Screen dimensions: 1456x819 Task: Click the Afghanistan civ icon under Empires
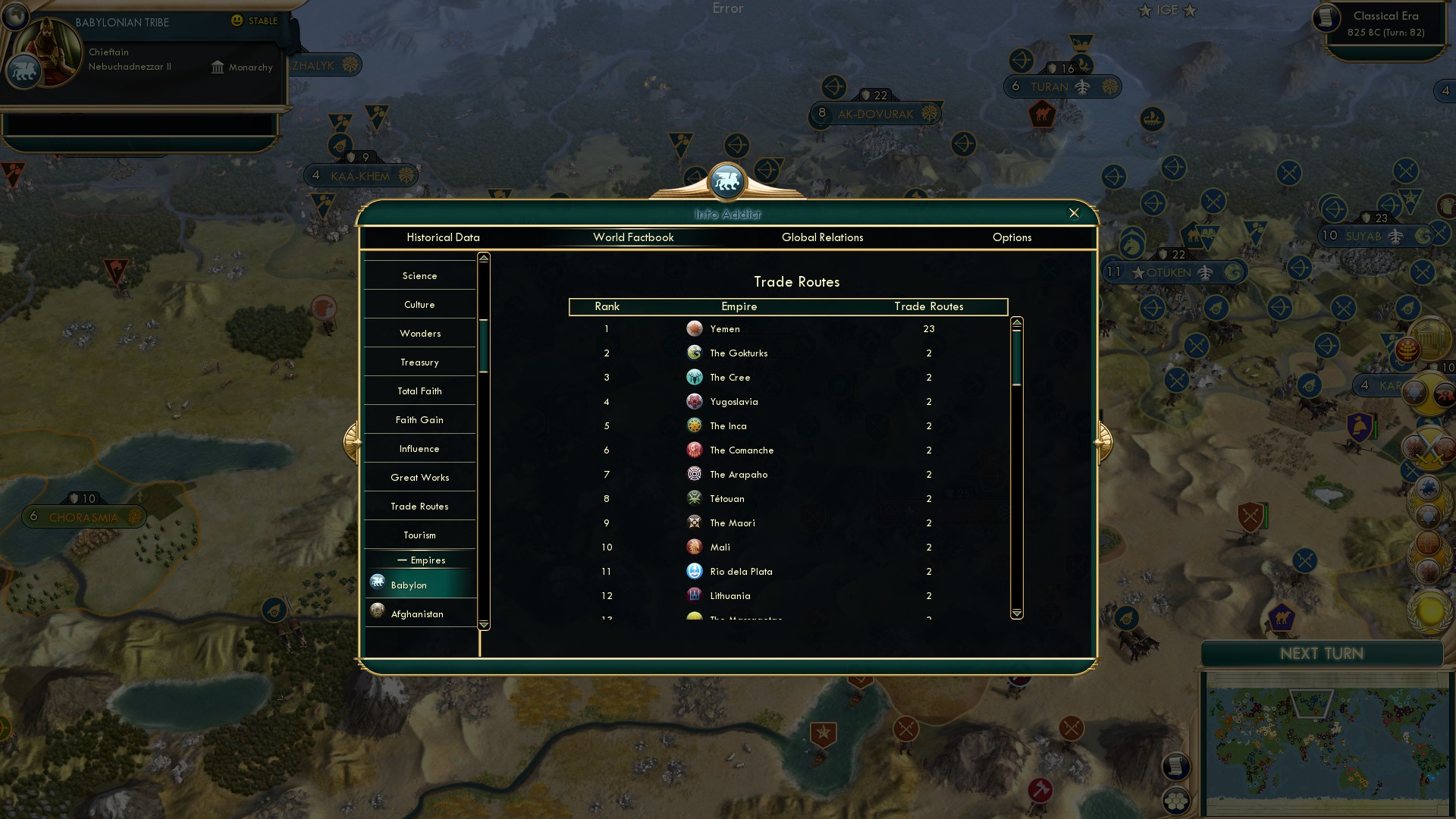pyautogui.click(x=378, y=611)
